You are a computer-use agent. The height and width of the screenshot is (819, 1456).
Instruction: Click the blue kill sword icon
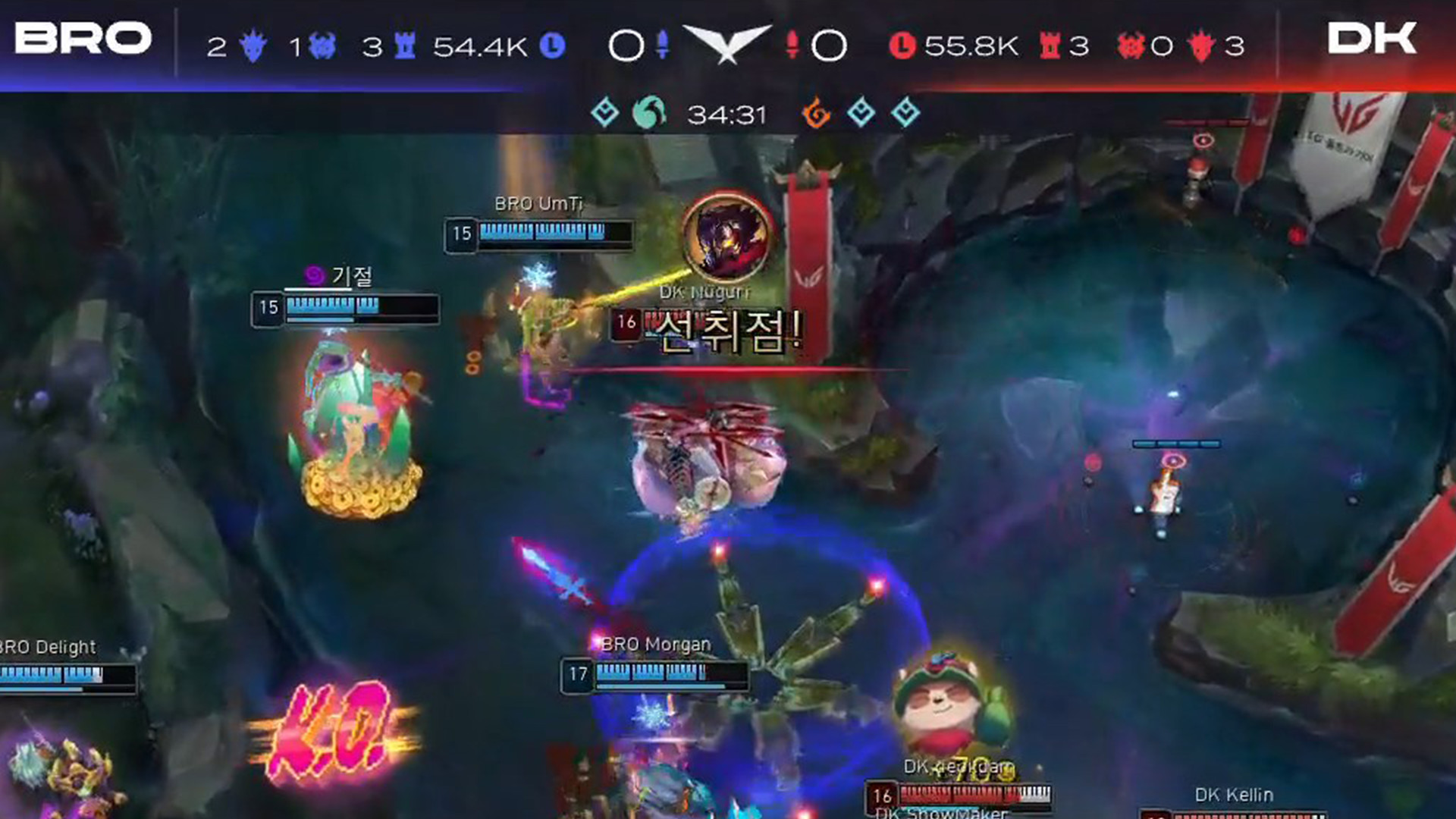click(x=664, y=43)
